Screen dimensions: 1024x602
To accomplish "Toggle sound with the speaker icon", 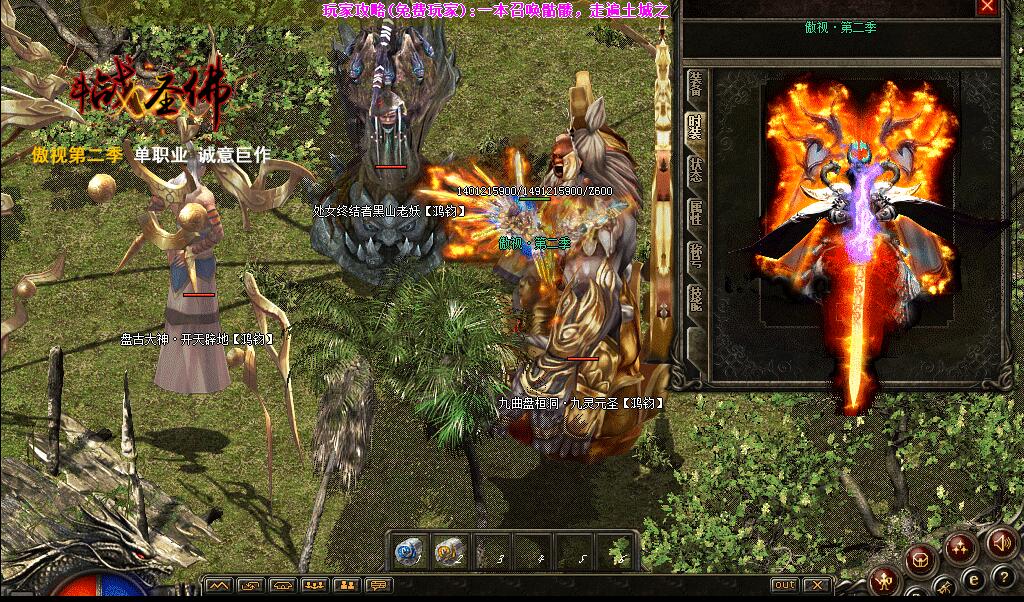I will point(1000,541).
